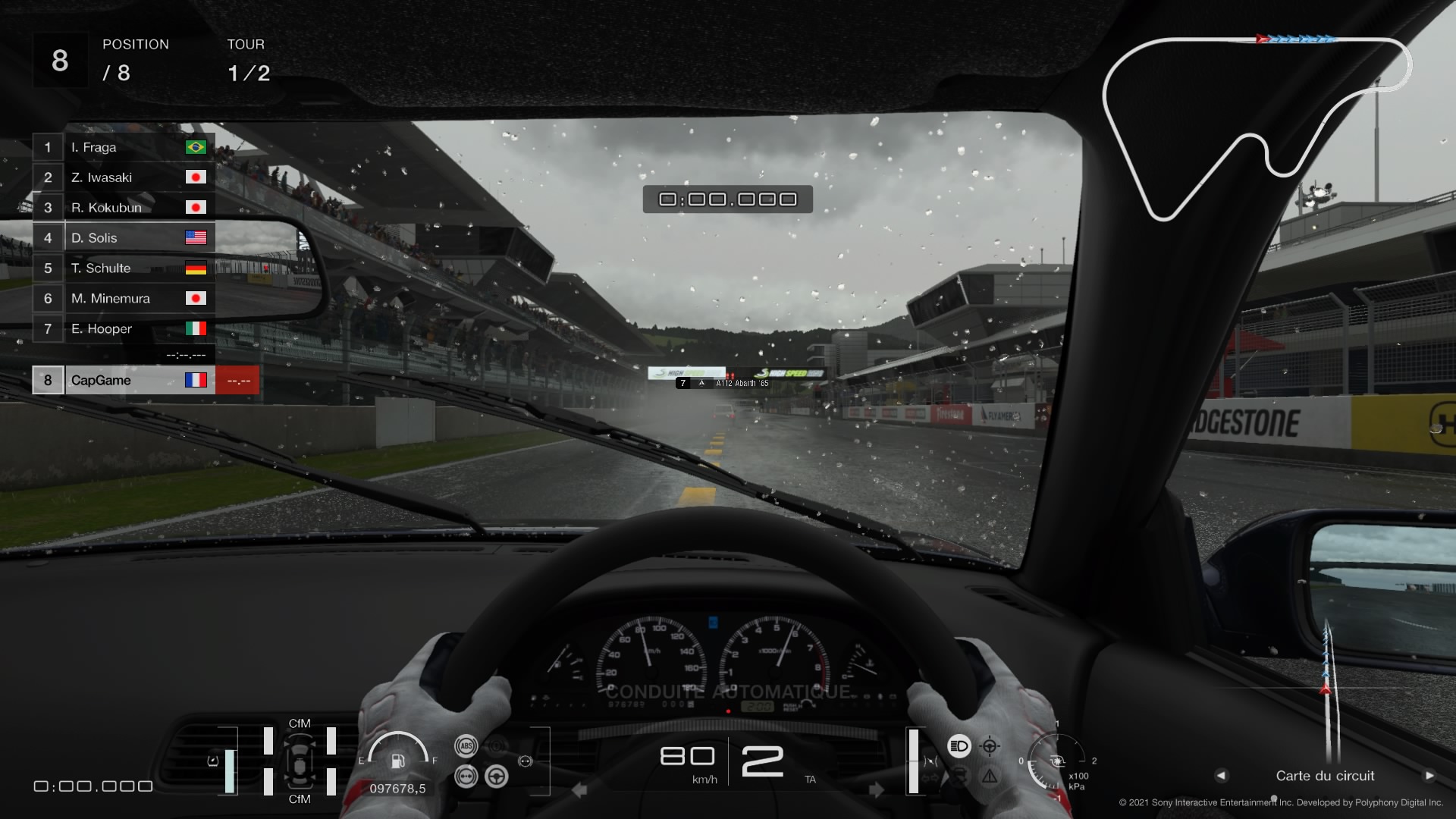Click the steering wheel assist icon
The width and height of the screenshot is (1456, 819).
(x=497, y=777)
